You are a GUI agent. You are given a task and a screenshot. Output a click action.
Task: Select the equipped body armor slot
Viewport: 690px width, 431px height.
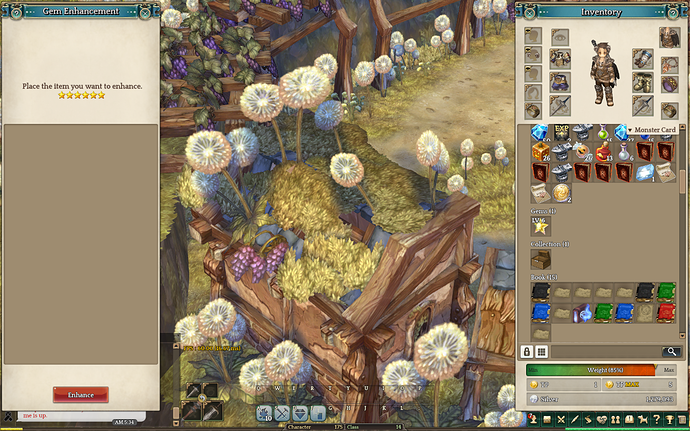click(559, 60)
